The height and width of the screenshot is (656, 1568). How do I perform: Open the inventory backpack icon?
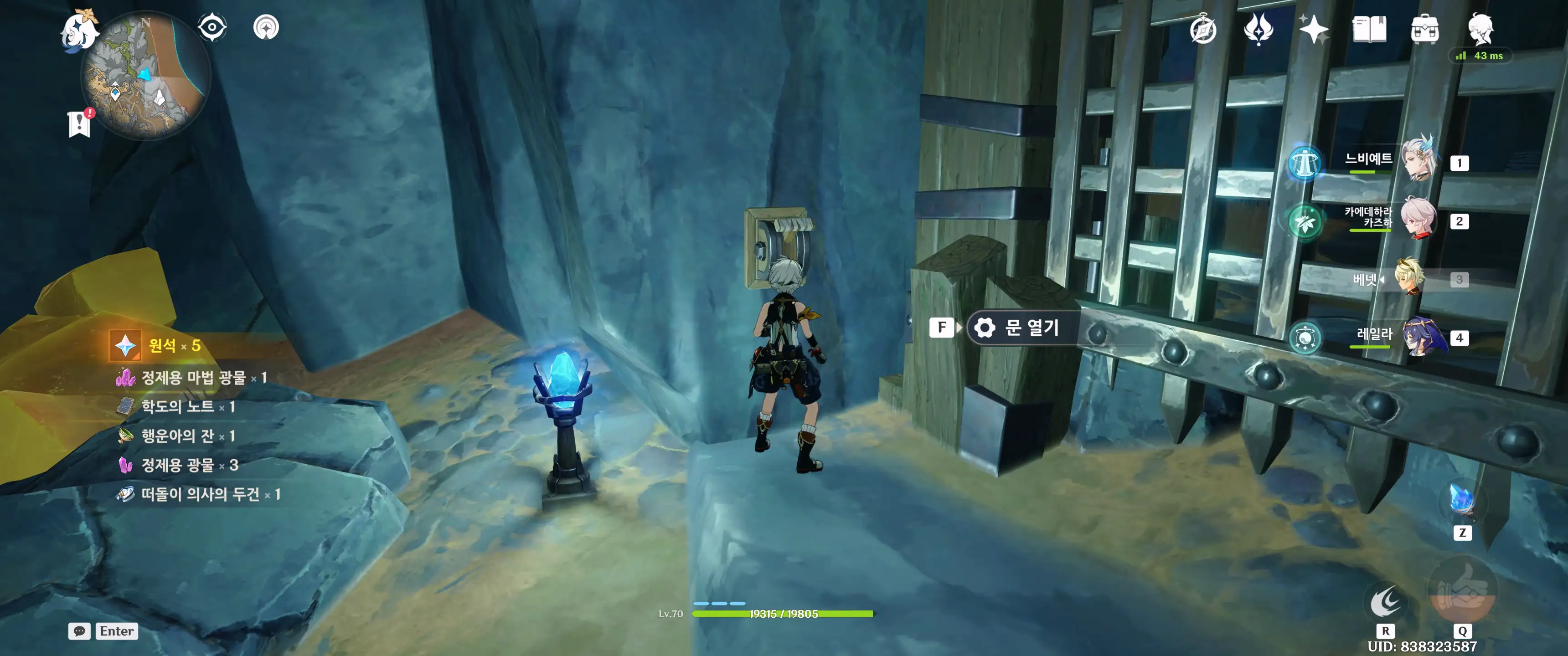pyautogui.click(x=1425, y=30)
